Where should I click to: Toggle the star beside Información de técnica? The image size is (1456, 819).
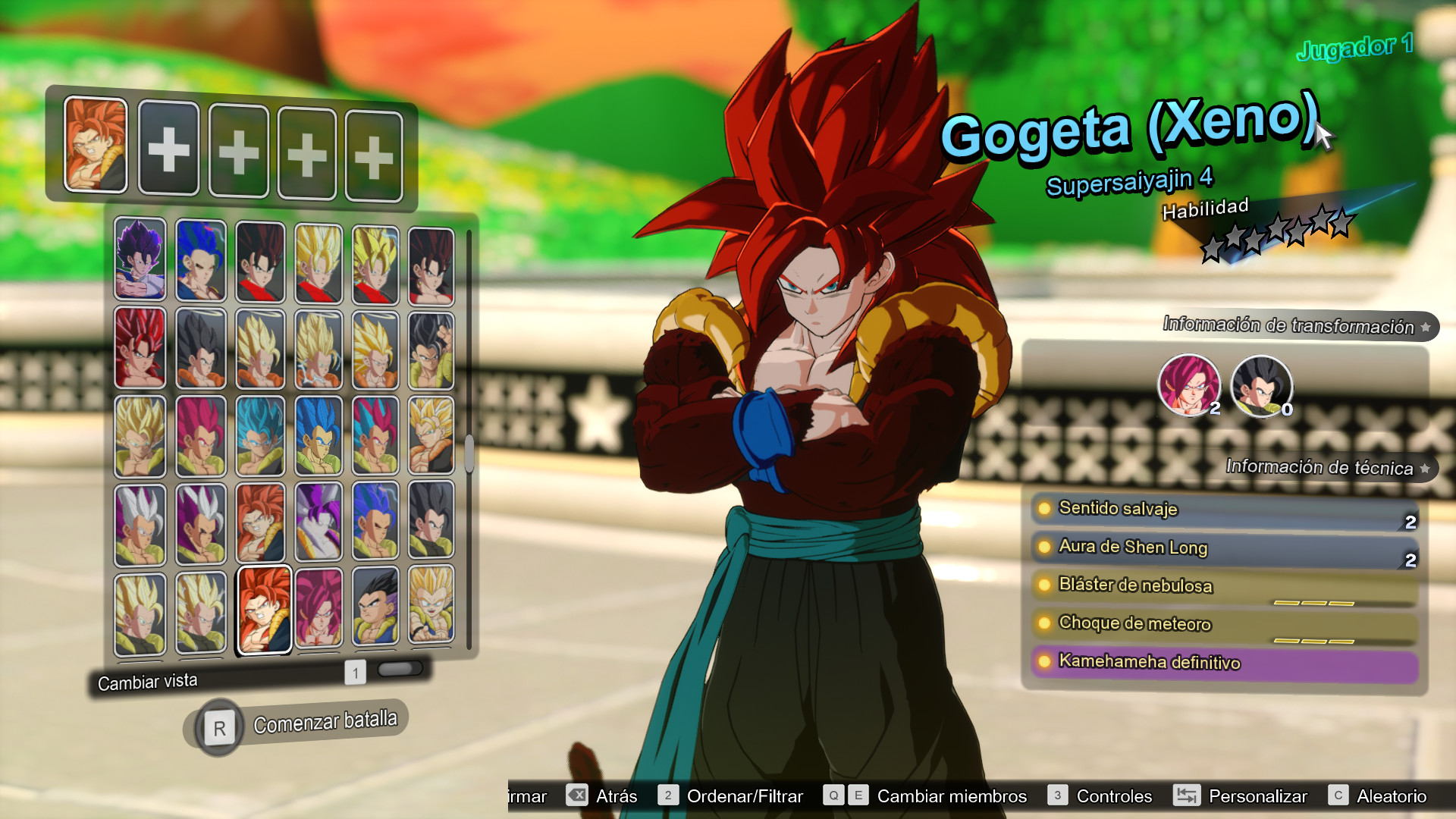(1425, 469)
